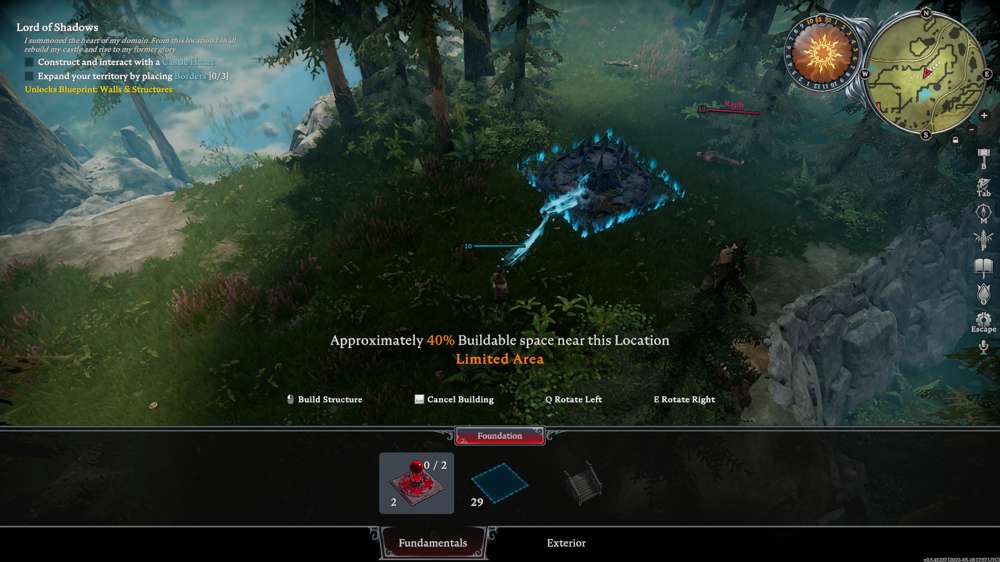The image size is (1000, 562).
Task: Open the Escape gear menu
Action: pyautogui.click(x=983, y=321)
